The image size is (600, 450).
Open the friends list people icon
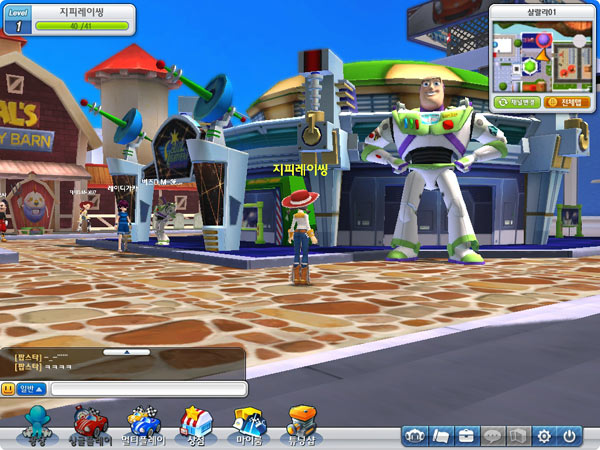coord(416,436)
